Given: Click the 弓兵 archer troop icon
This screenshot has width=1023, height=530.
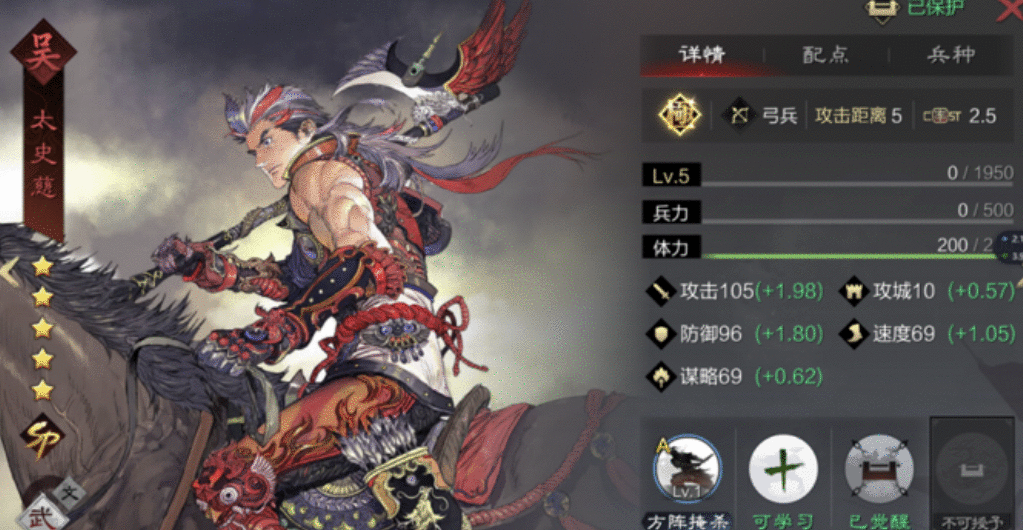Looking at the screenshot, I should (x=741, y=115).
